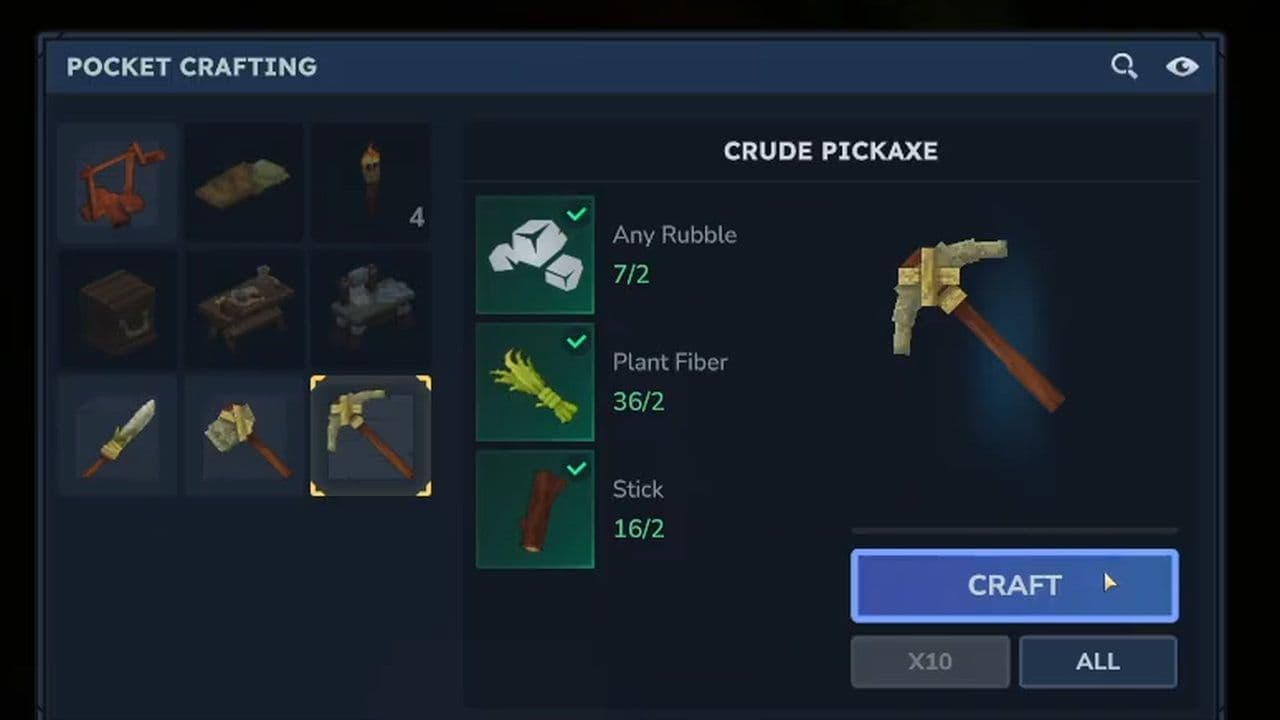1280x720 pixels.
Task: Select the crude hammer recipe
Action: pyautogui.click(x=244, y=433)
